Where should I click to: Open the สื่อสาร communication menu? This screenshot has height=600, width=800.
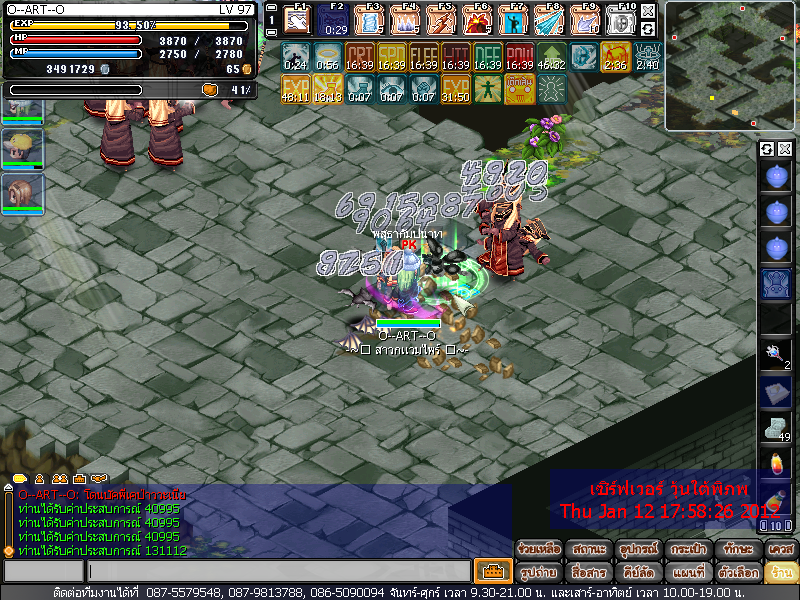[x=589, y=573]
